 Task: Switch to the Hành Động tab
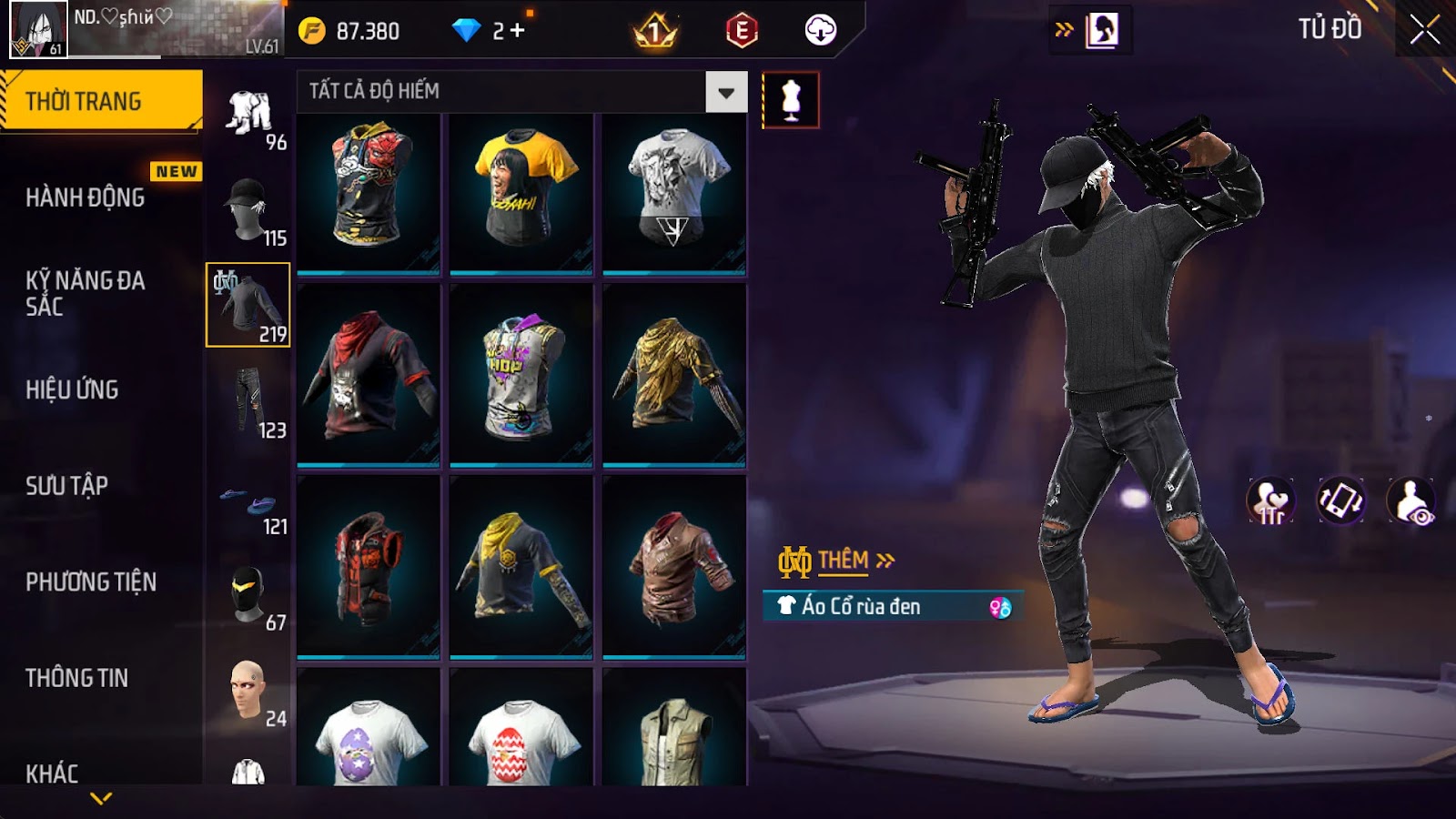(x=86, y=197)
